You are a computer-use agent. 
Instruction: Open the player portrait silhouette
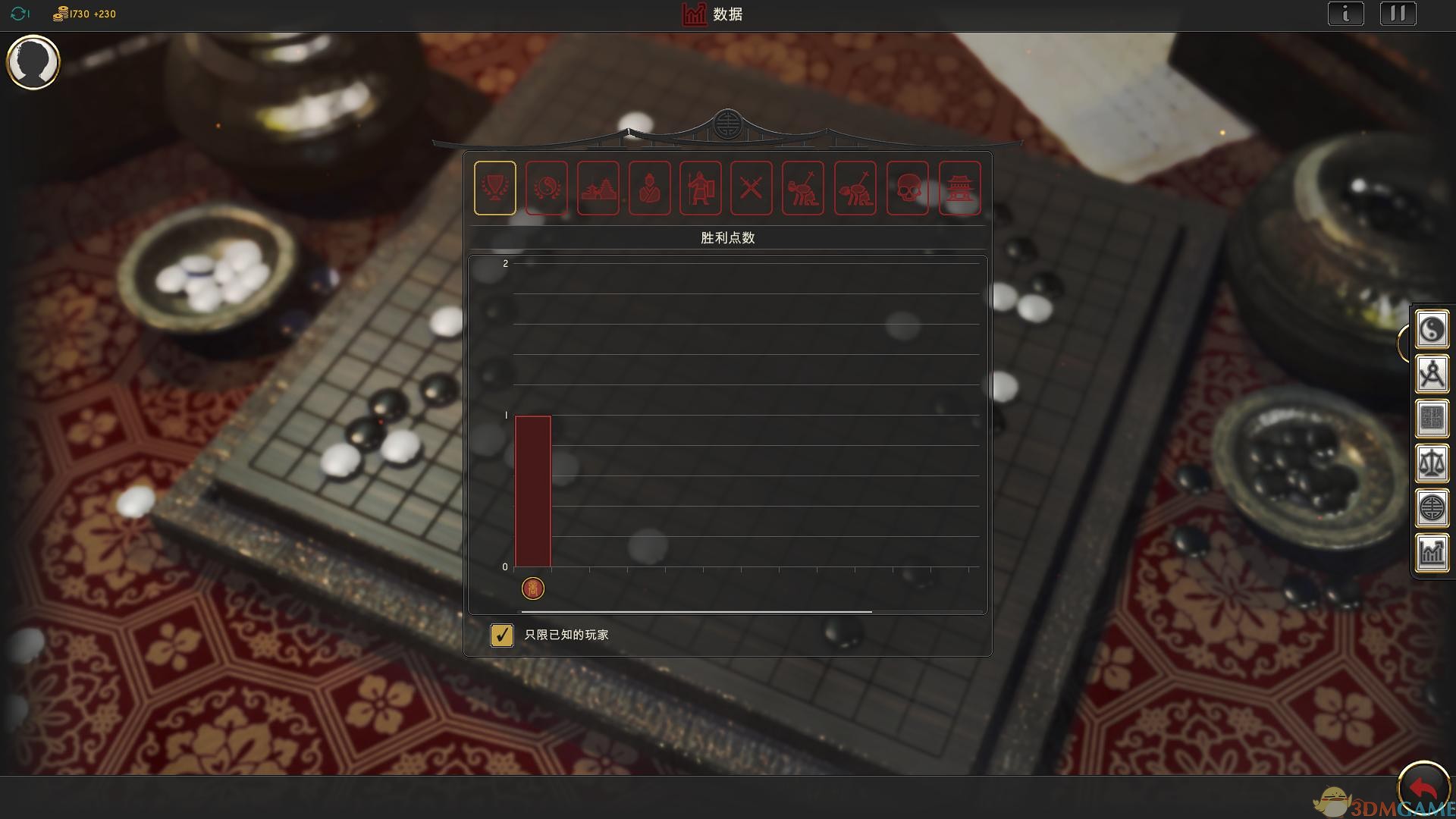pos(33,62)
